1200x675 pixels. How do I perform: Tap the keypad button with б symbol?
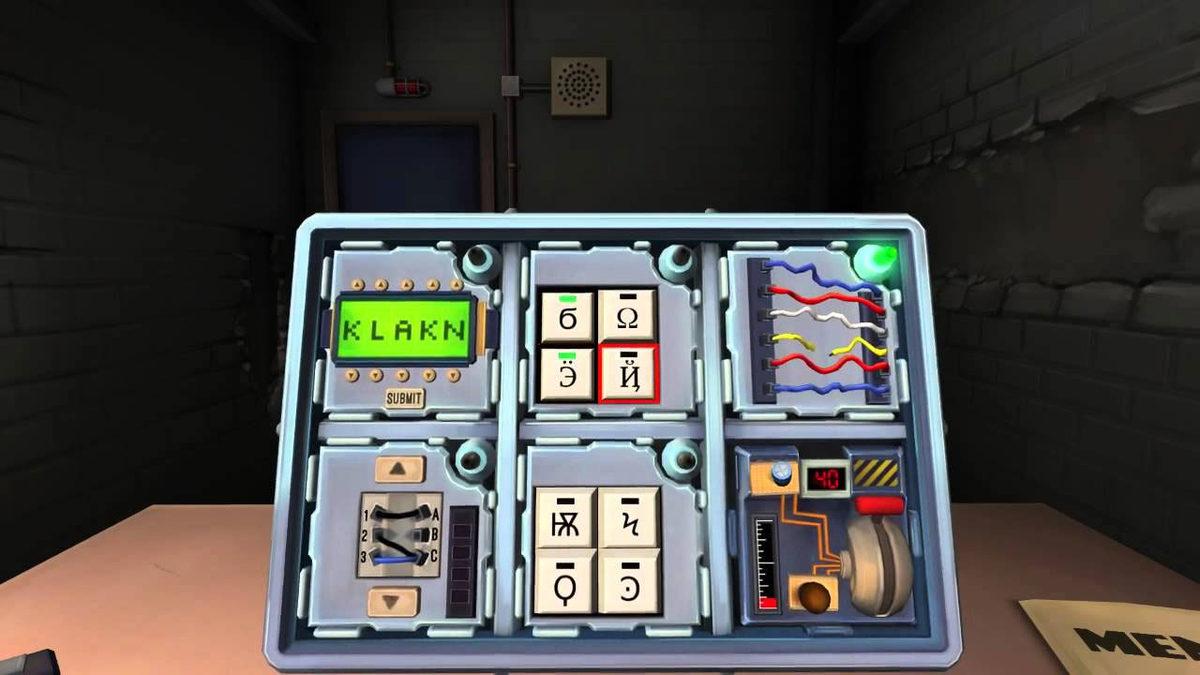(x=567, y=318)
